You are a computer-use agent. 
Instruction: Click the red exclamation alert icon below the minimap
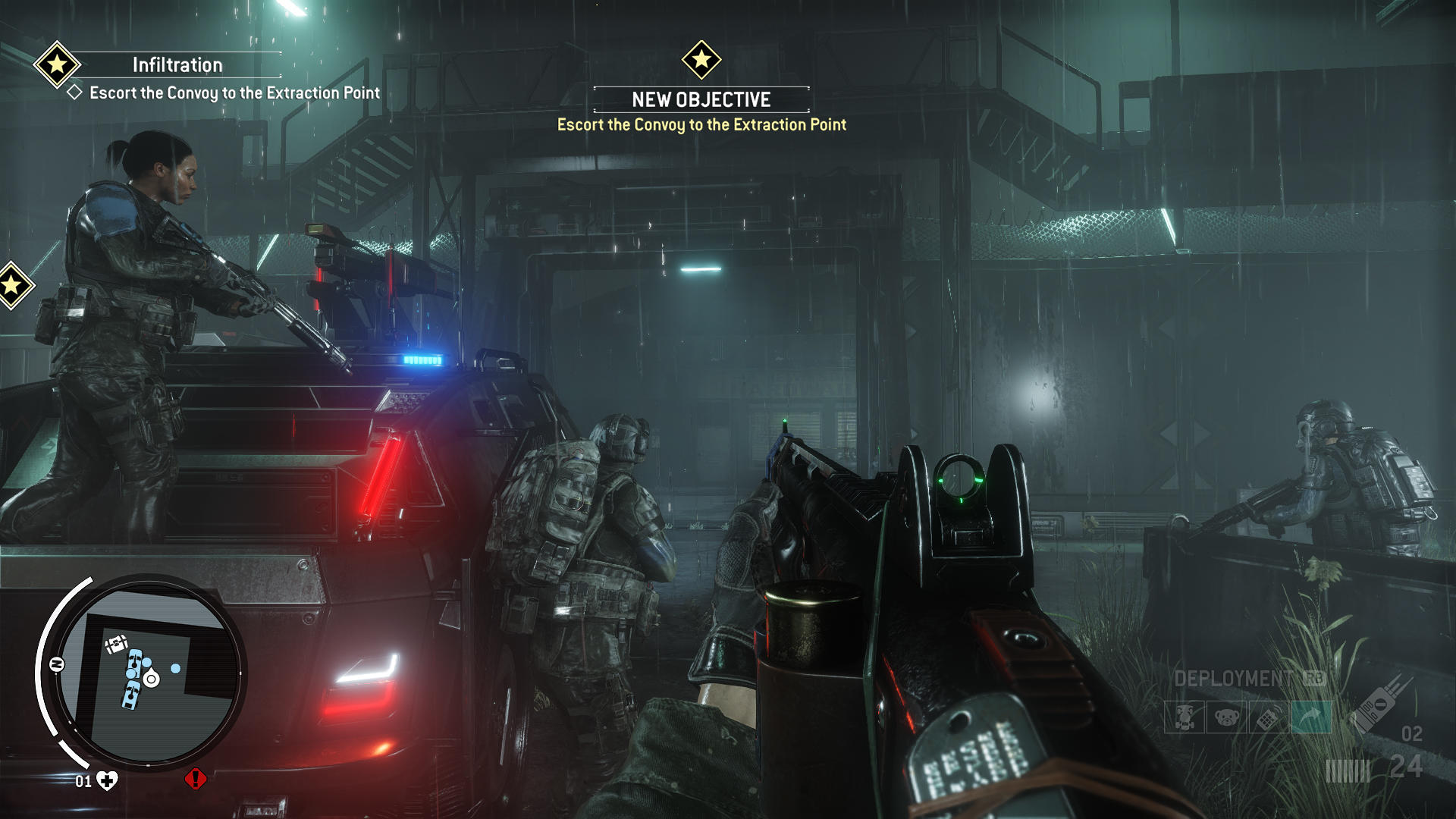click(195, 780)
